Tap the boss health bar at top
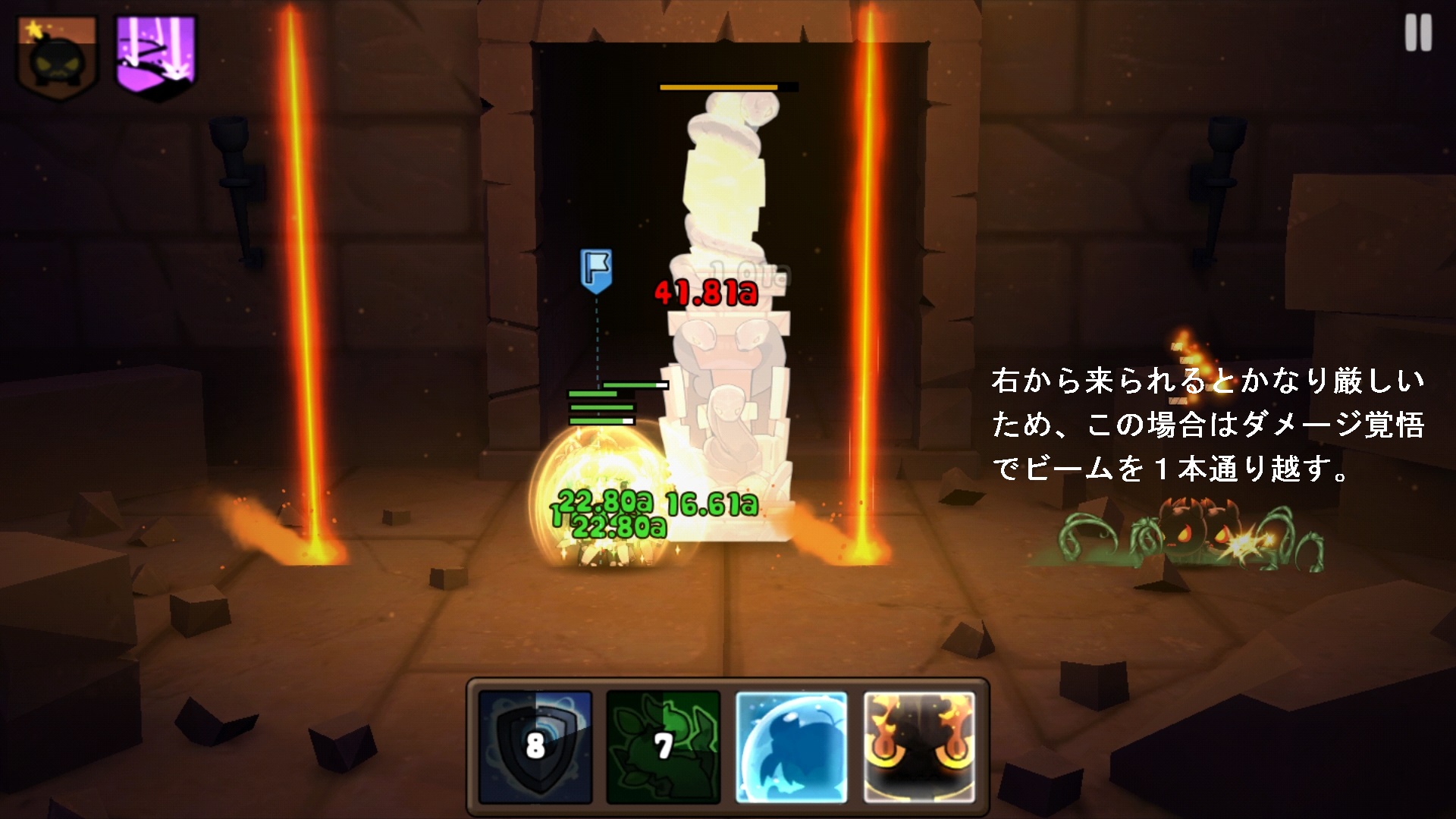The height and width of the screenshot is (819, 1456). tap(726, 87)
